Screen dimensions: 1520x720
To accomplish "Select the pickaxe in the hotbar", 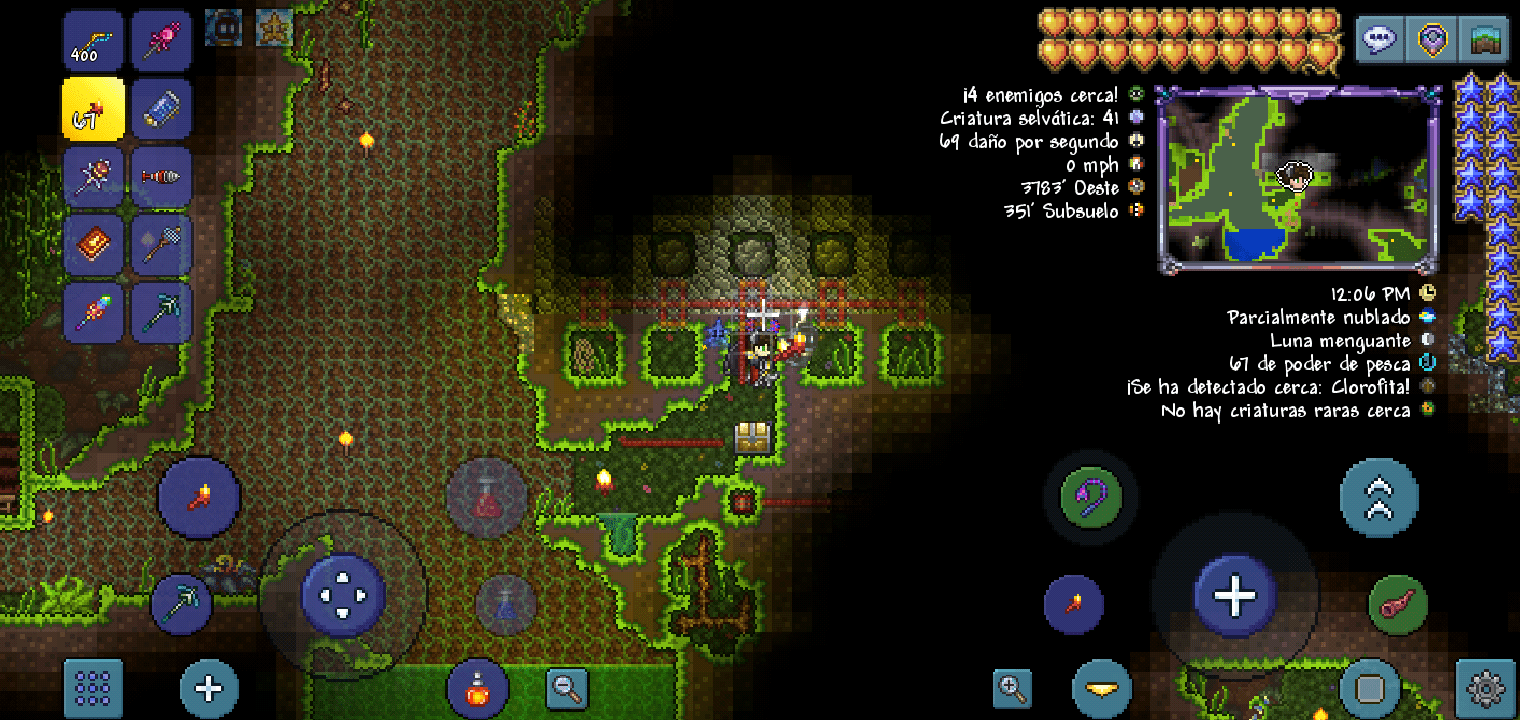I will 162,311.
